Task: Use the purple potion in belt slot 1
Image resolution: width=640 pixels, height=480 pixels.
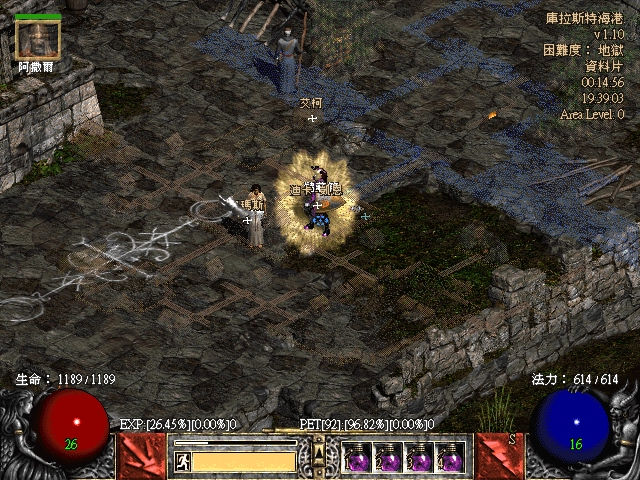Action: 357,458
